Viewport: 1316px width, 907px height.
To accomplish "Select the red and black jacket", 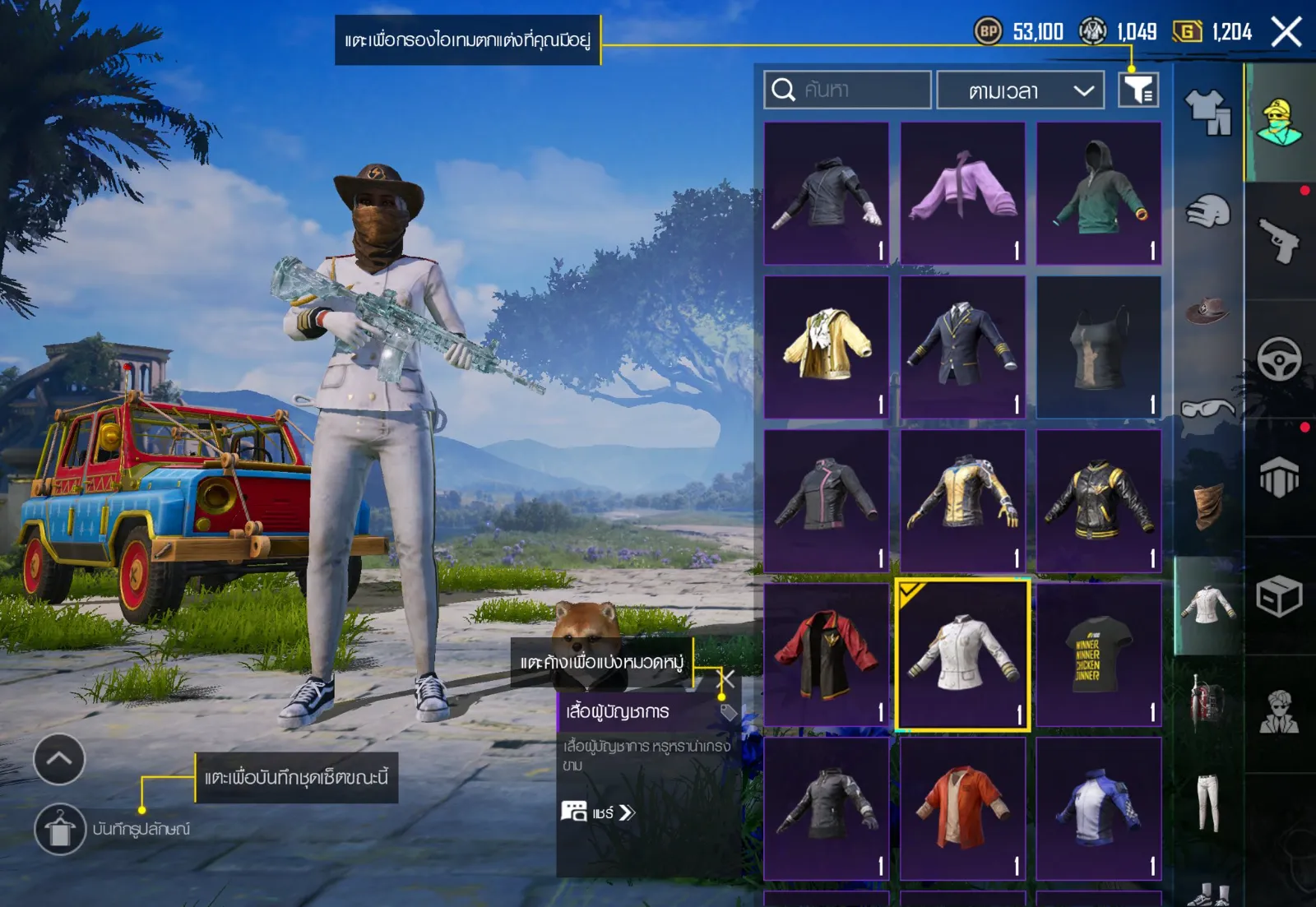I will click(827, 655).
